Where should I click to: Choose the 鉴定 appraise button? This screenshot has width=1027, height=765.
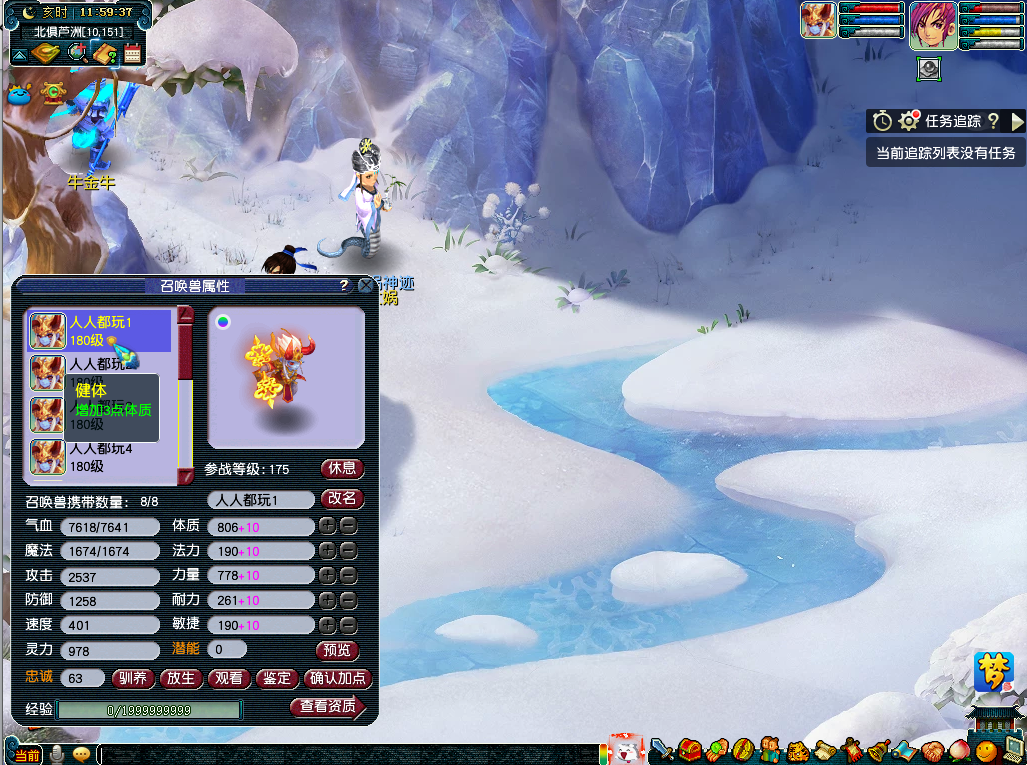point(277,678)
